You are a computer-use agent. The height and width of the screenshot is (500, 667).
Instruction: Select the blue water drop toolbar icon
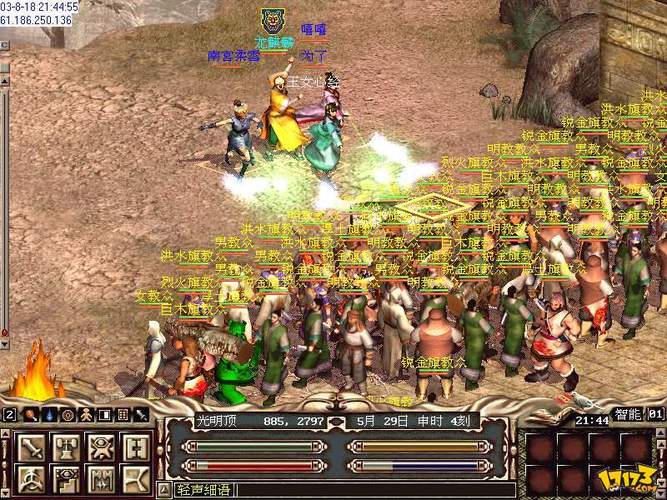48,414
